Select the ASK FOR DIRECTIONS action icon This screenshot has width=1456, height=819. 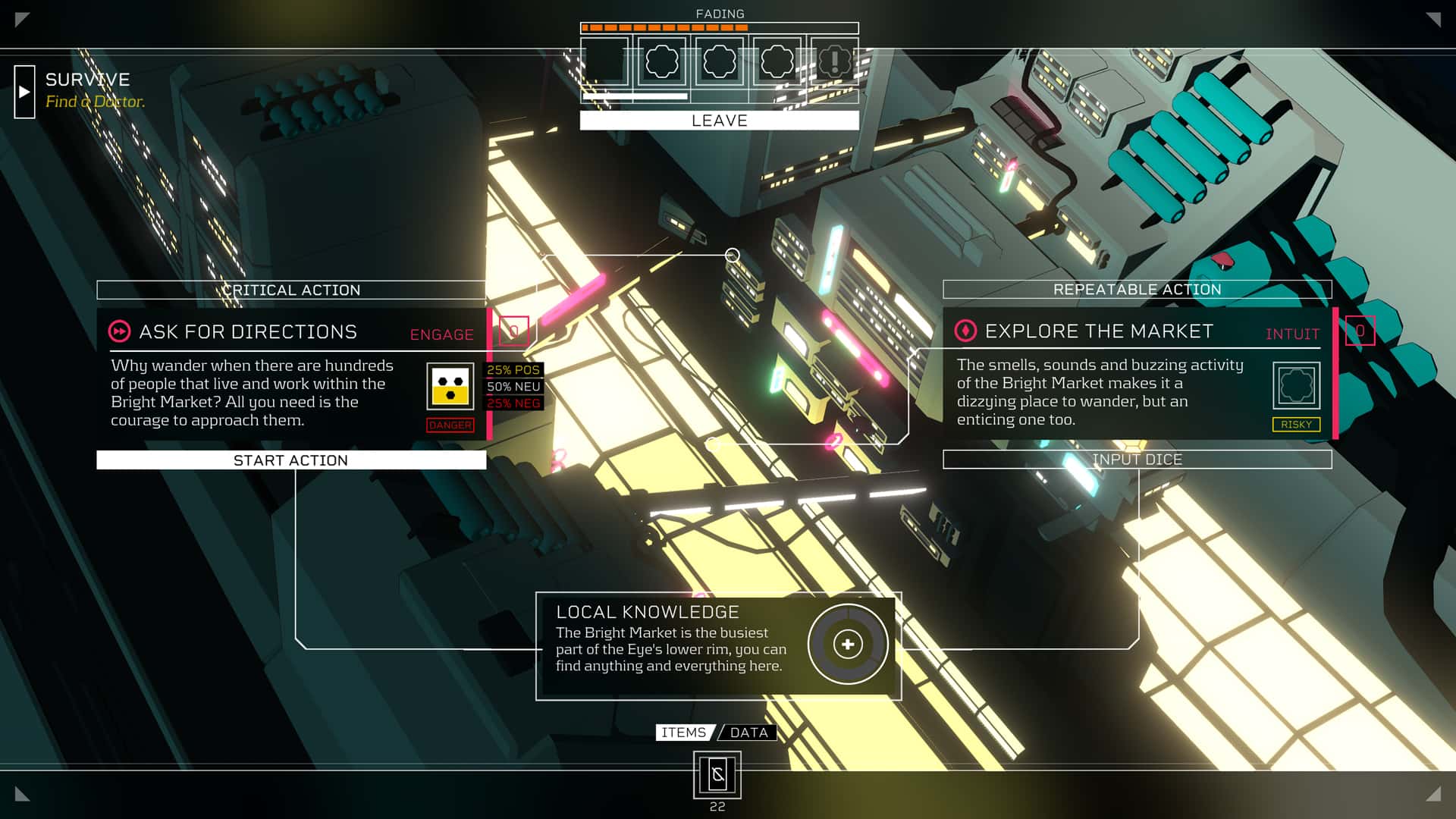point(119,331)
